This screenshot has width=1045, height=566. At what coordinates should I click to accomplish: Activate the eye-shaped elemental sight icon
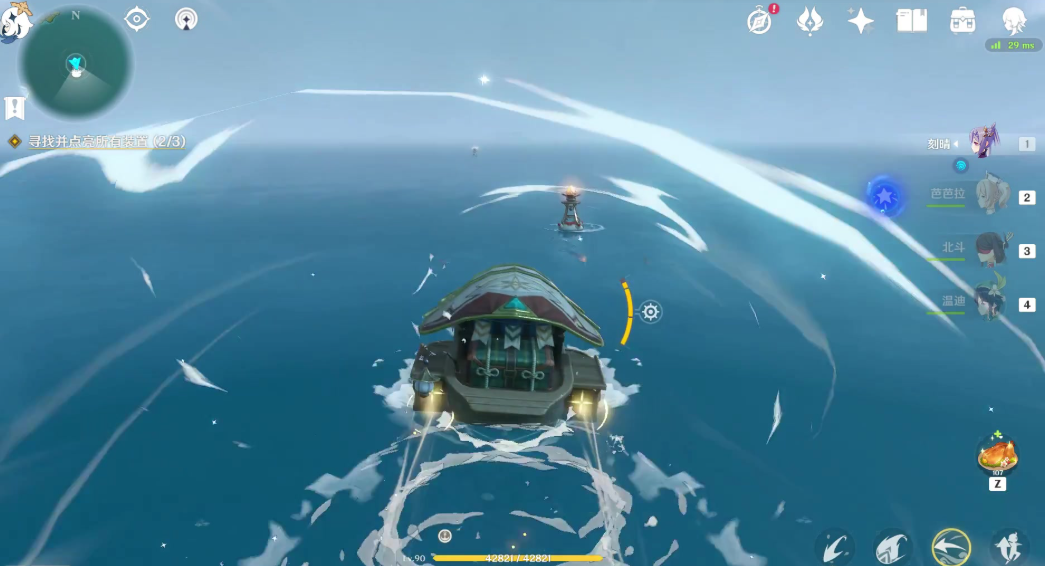137,19
